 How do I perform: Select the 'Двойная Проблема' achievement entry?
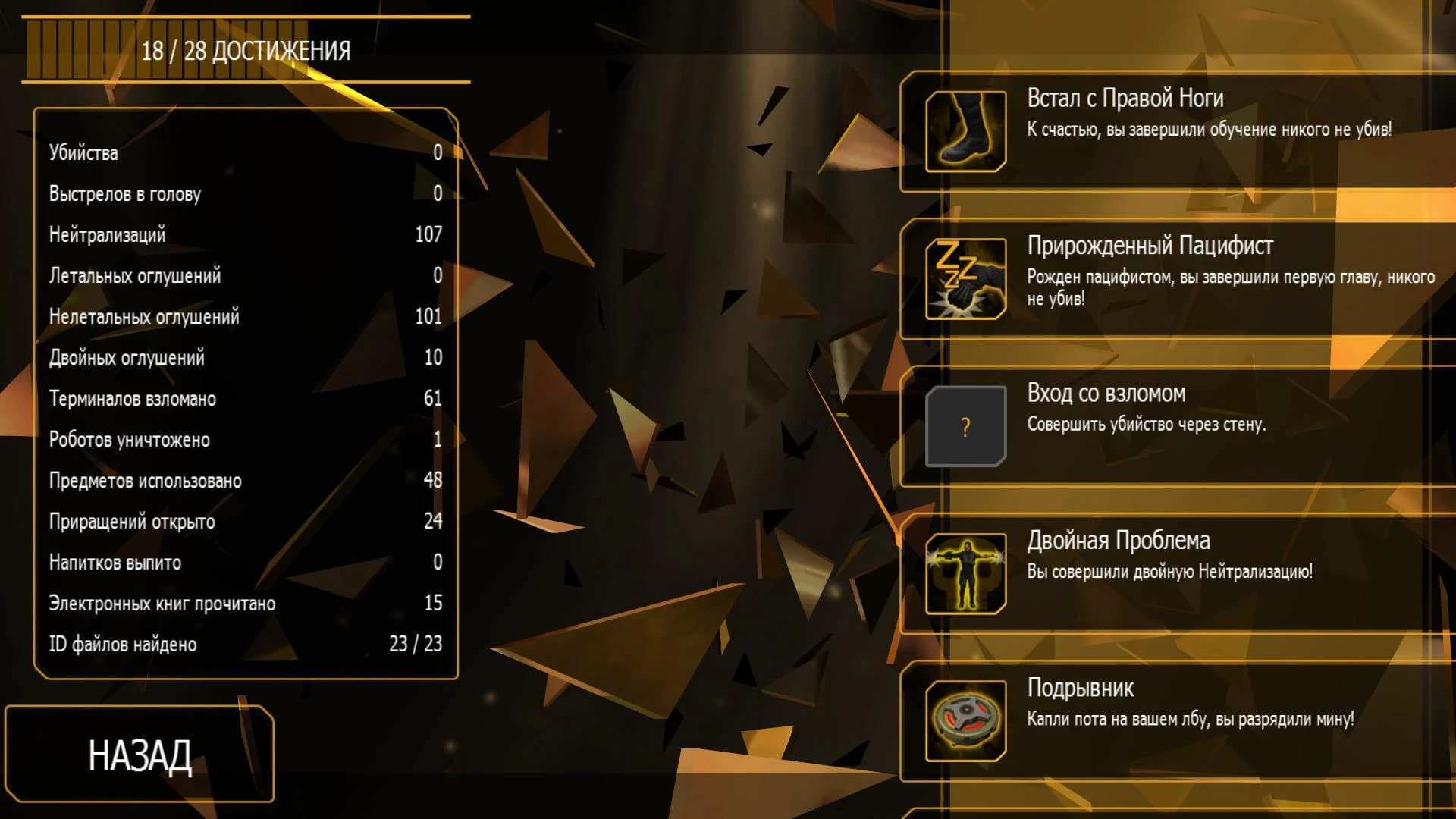[1175, 571]
